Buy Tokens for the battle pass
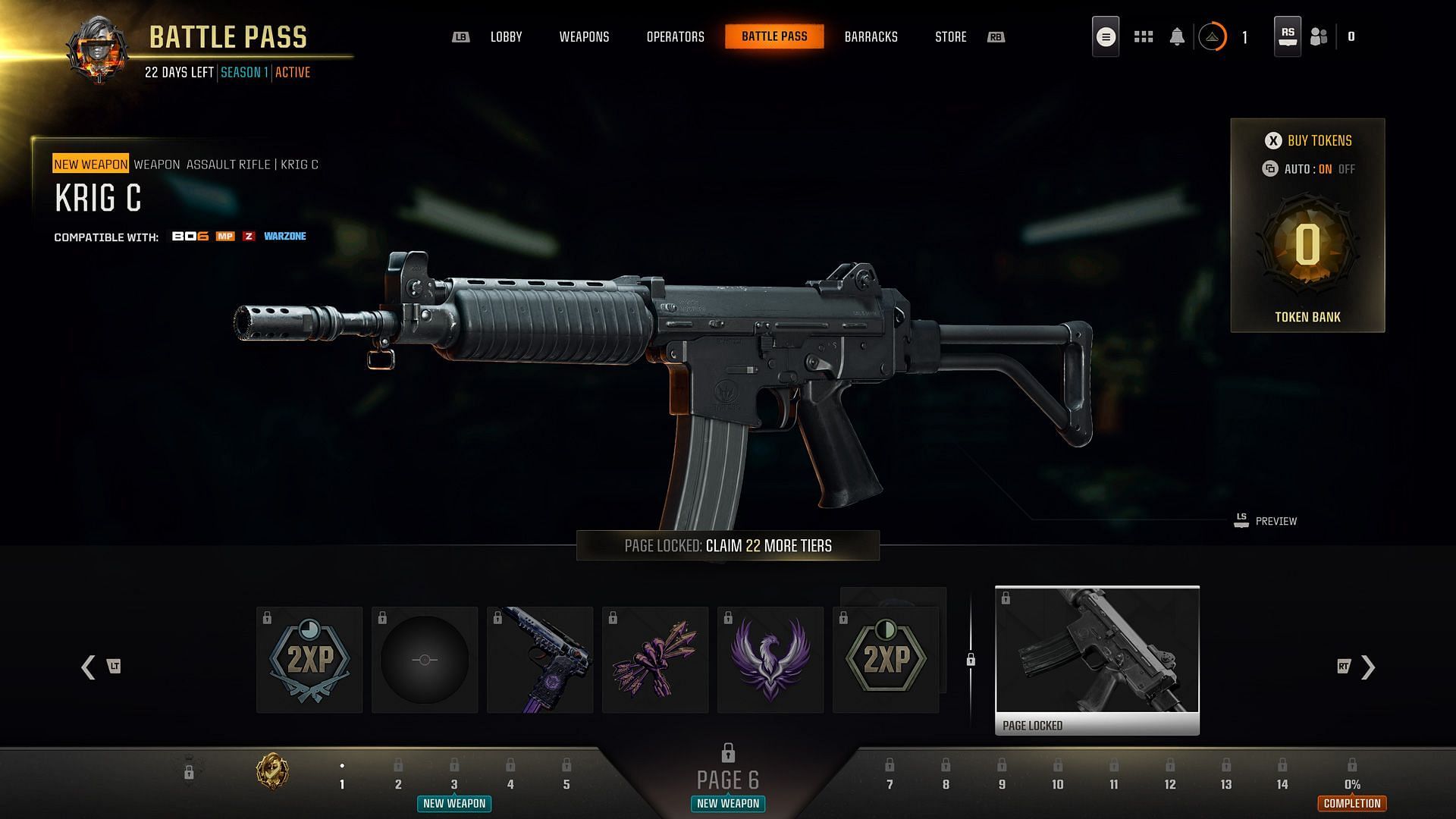 coord(1308,140)
